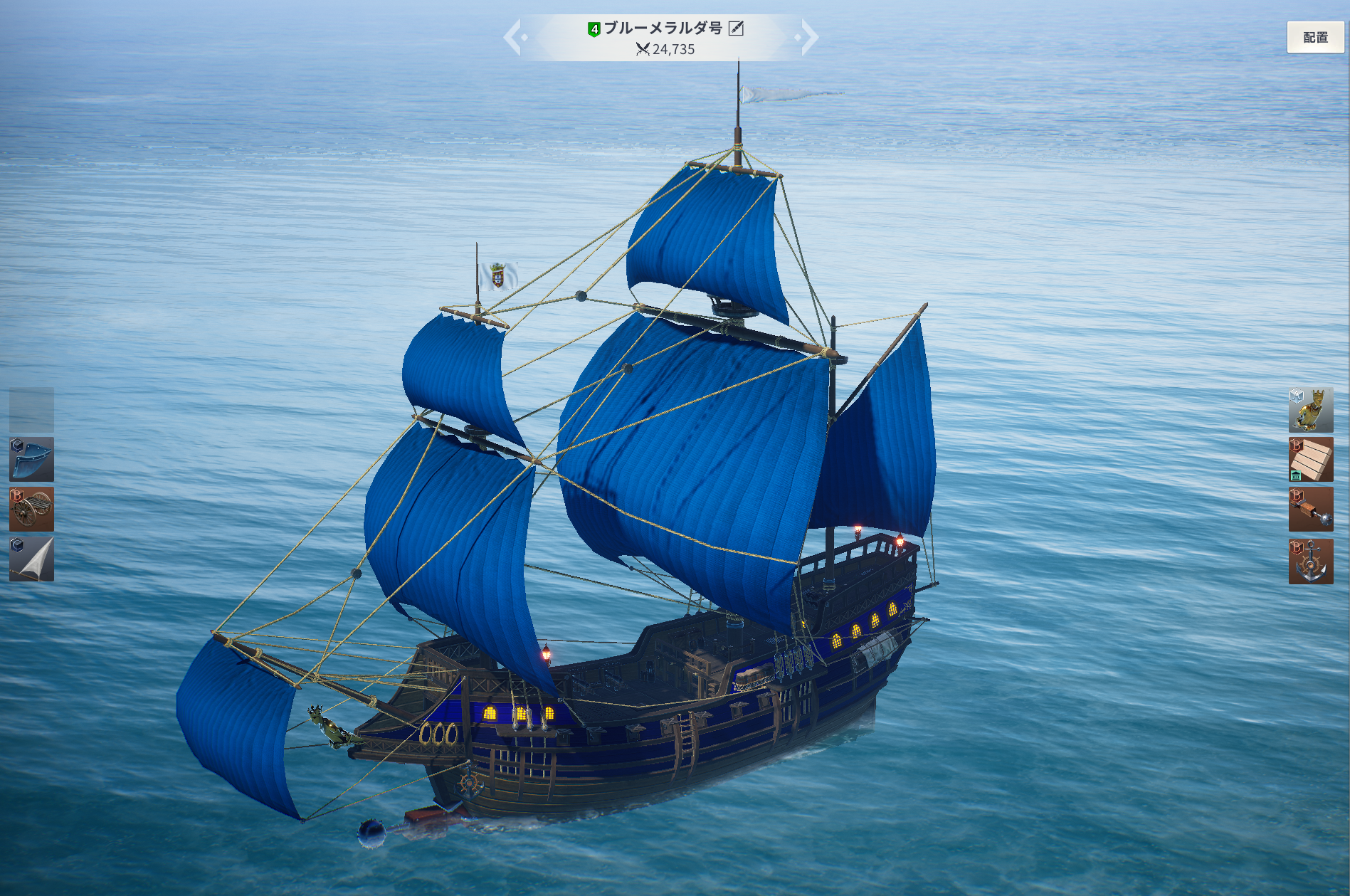Screen dimensions: 1350x896
Task: Select the wheeled cannon carriage slot
Action: pos(31,510)
